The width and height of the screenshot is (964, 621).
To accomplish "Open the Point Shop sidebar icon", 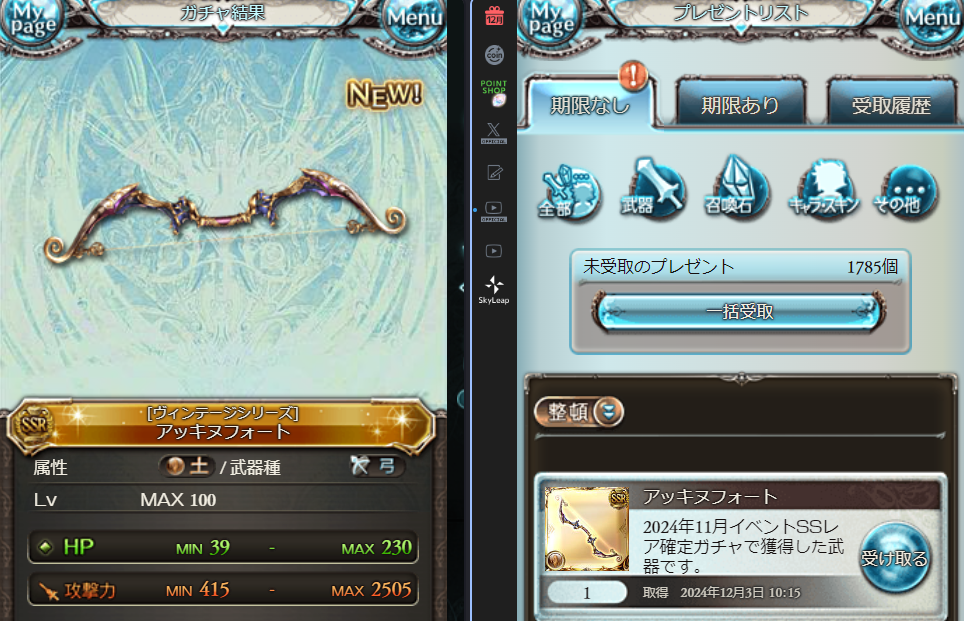I will (494, 93).
